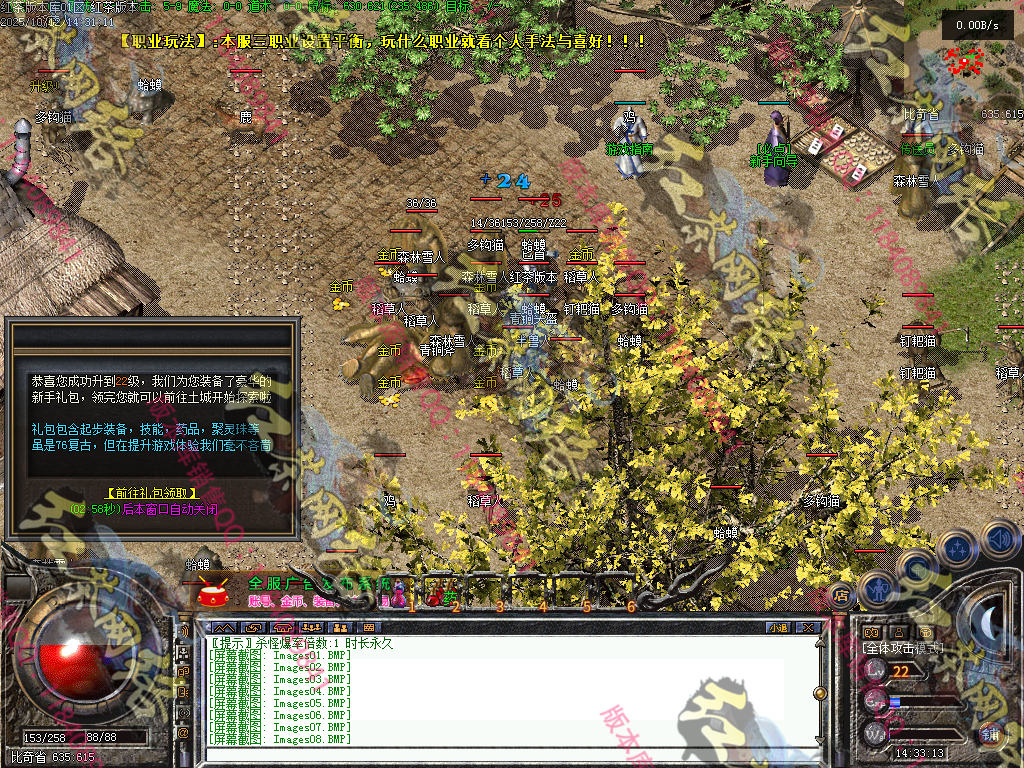The image size is (1024, 768).
Task: Open the skills sparkle round button
Action: [x=958, y=547]
